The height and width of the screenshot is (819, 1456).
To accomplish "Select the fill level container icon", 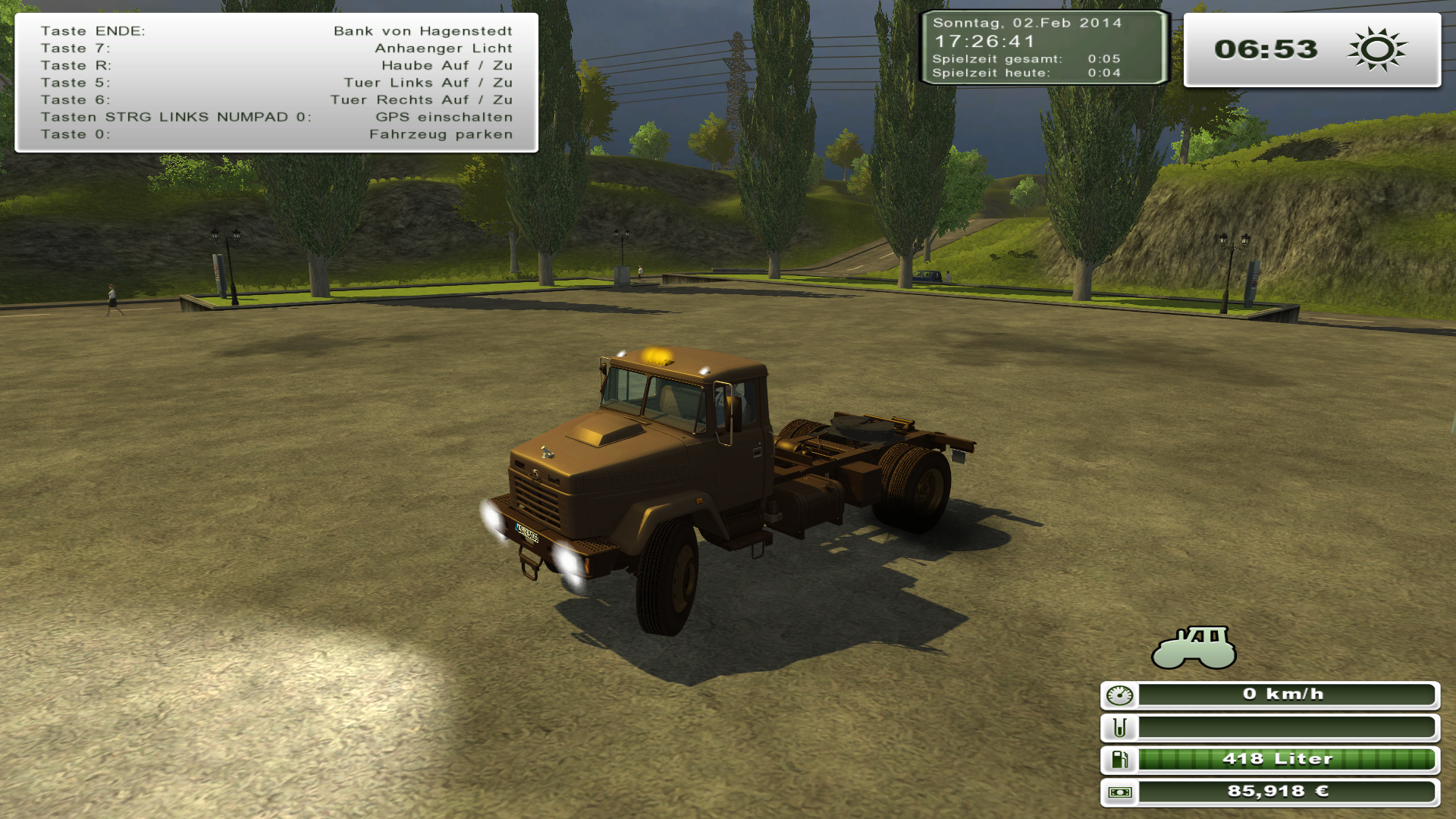I will point(1119,727).
